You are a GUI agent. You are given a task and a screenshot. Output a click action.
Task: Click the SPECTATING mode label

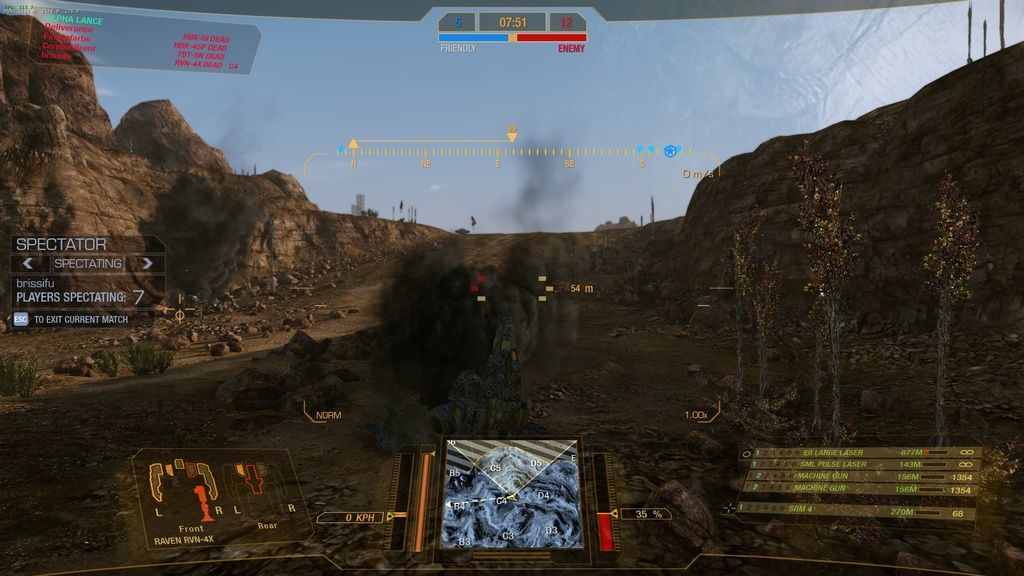pos(87,263)
